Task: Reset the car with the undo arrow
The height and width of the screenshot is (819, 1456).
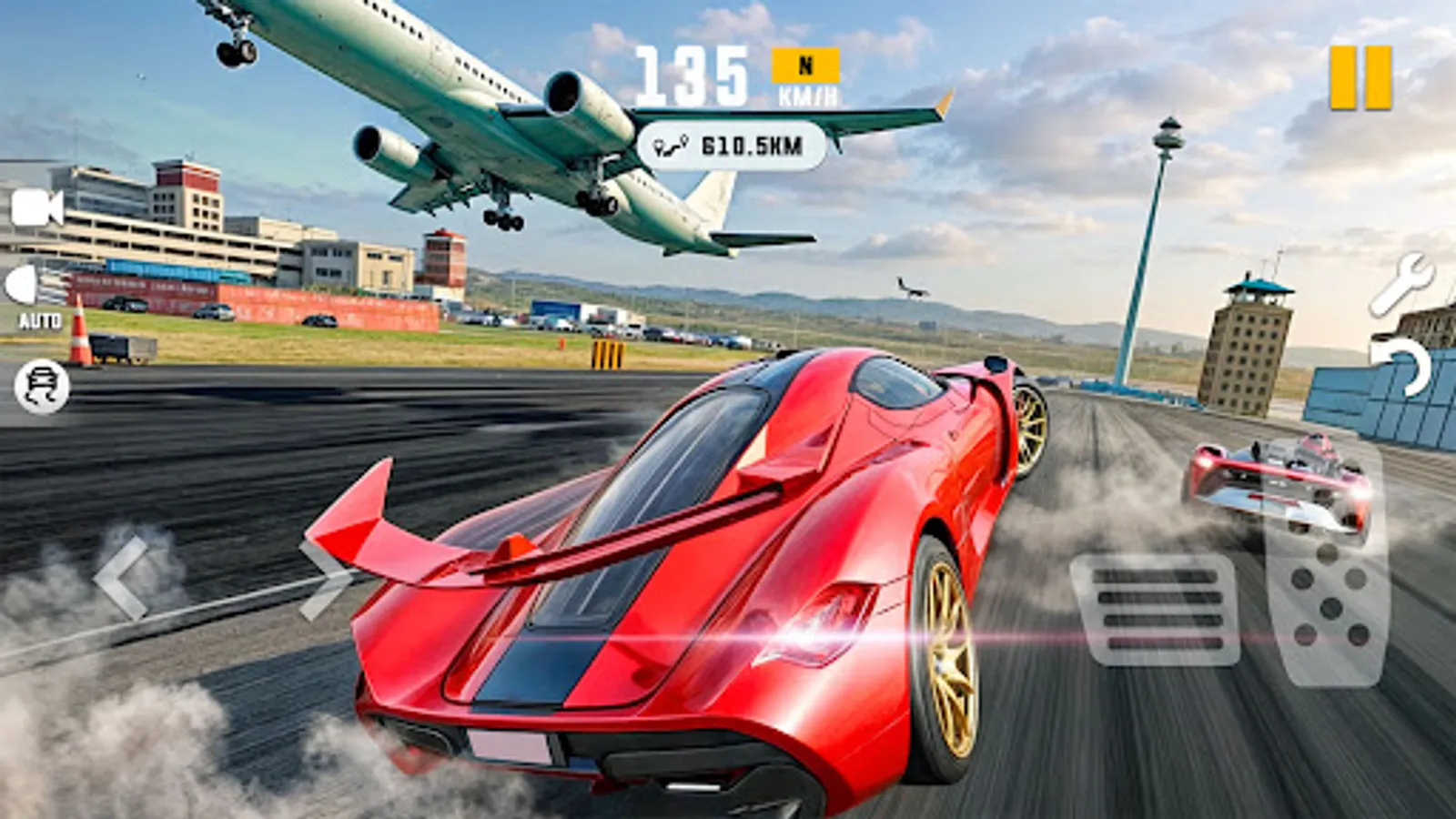Action: point(1401,364)
